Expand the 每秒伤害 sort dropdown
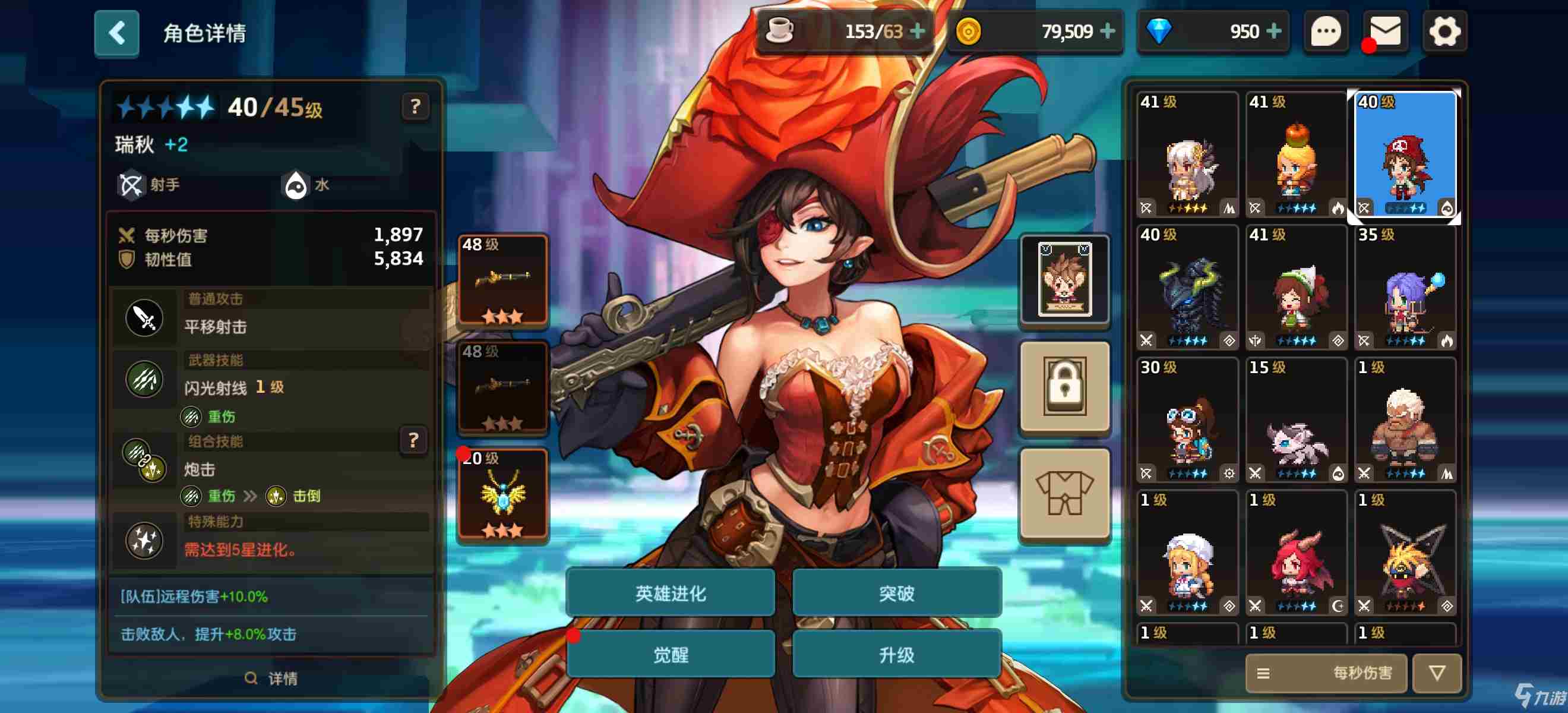The image size is (1568, 713). pos(1365,673)
